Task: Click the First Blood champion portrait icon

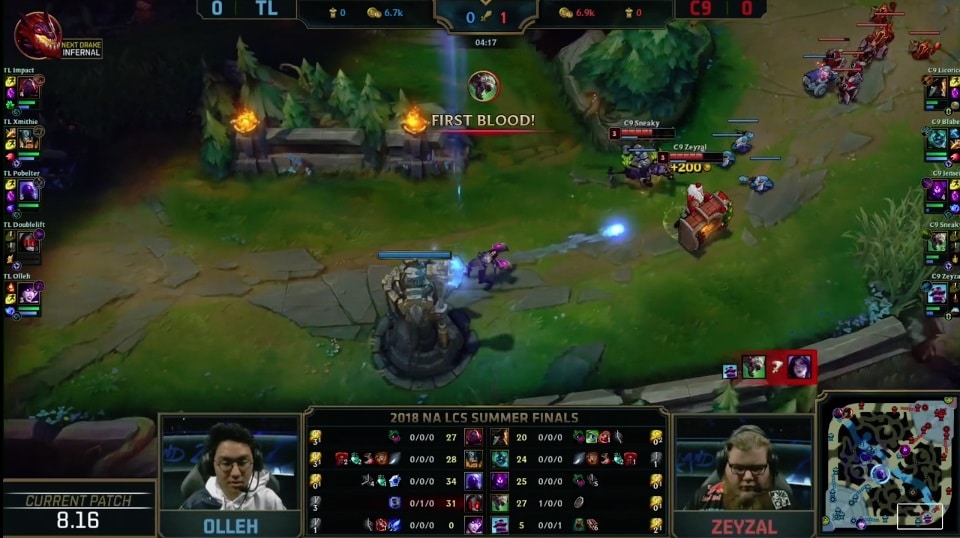Action: point(483,86)
